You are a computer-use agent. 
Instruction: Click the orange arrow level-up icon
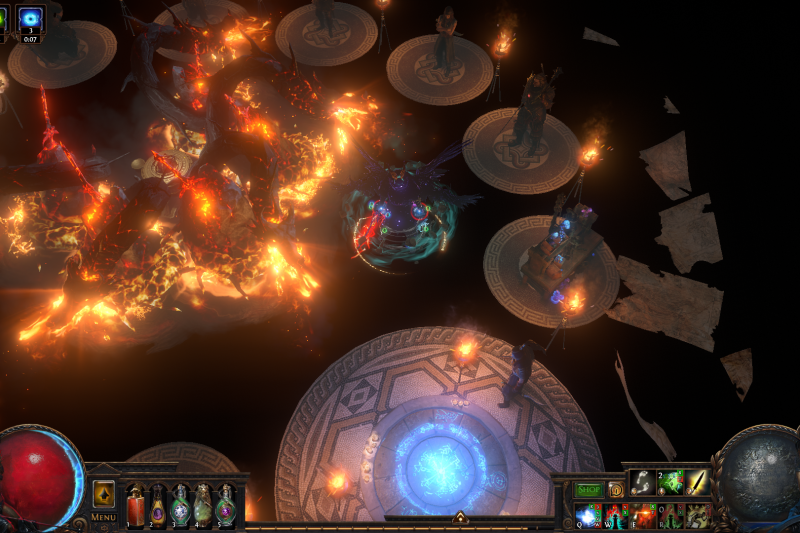pyautogui.click(x=104, y=494)
